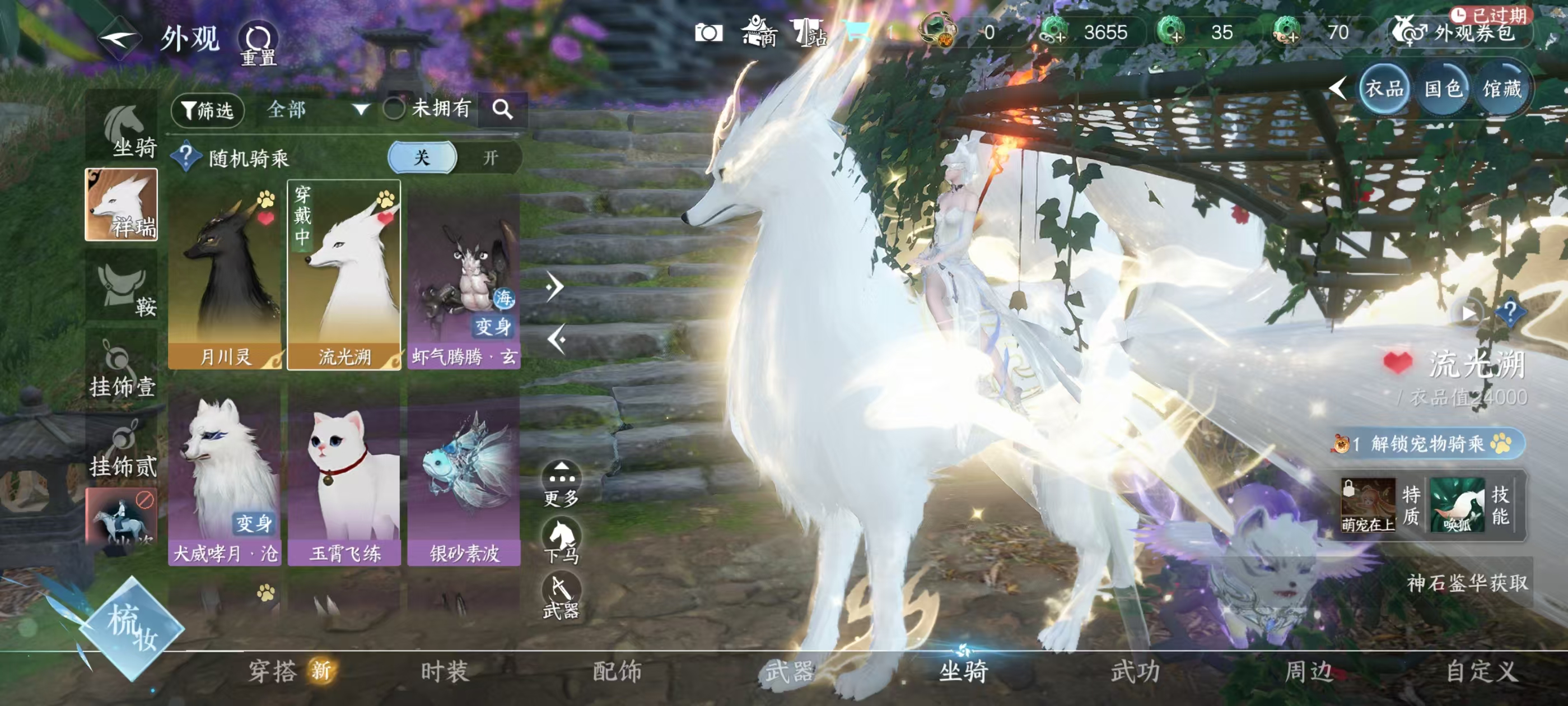The height and width of the screenshot is (706, 1568).
Task: Turn random riding 开 (on)
Action: tap(490, 159)
